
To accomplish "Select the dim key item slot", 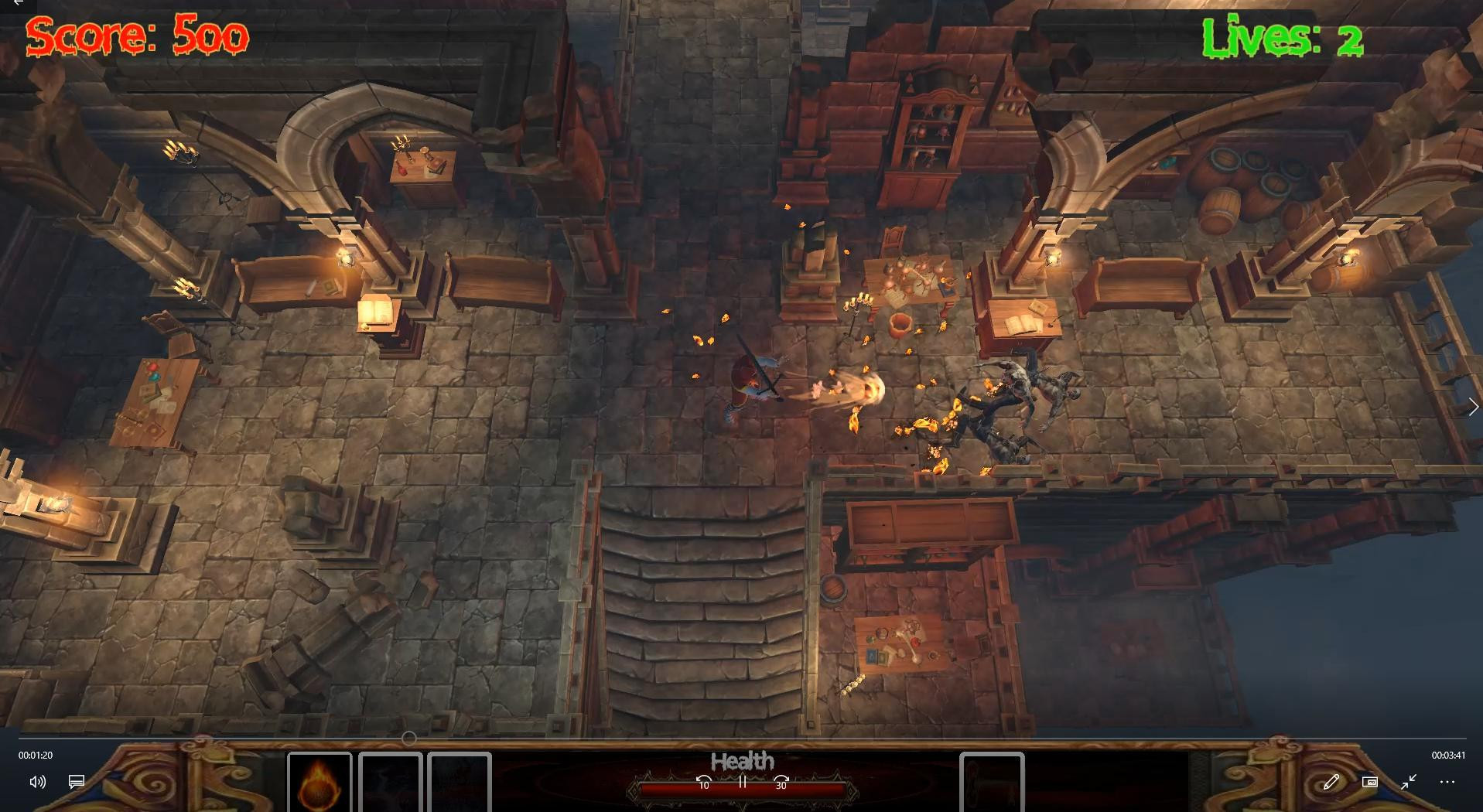I will pyautogui.click(x=992, y=781).
